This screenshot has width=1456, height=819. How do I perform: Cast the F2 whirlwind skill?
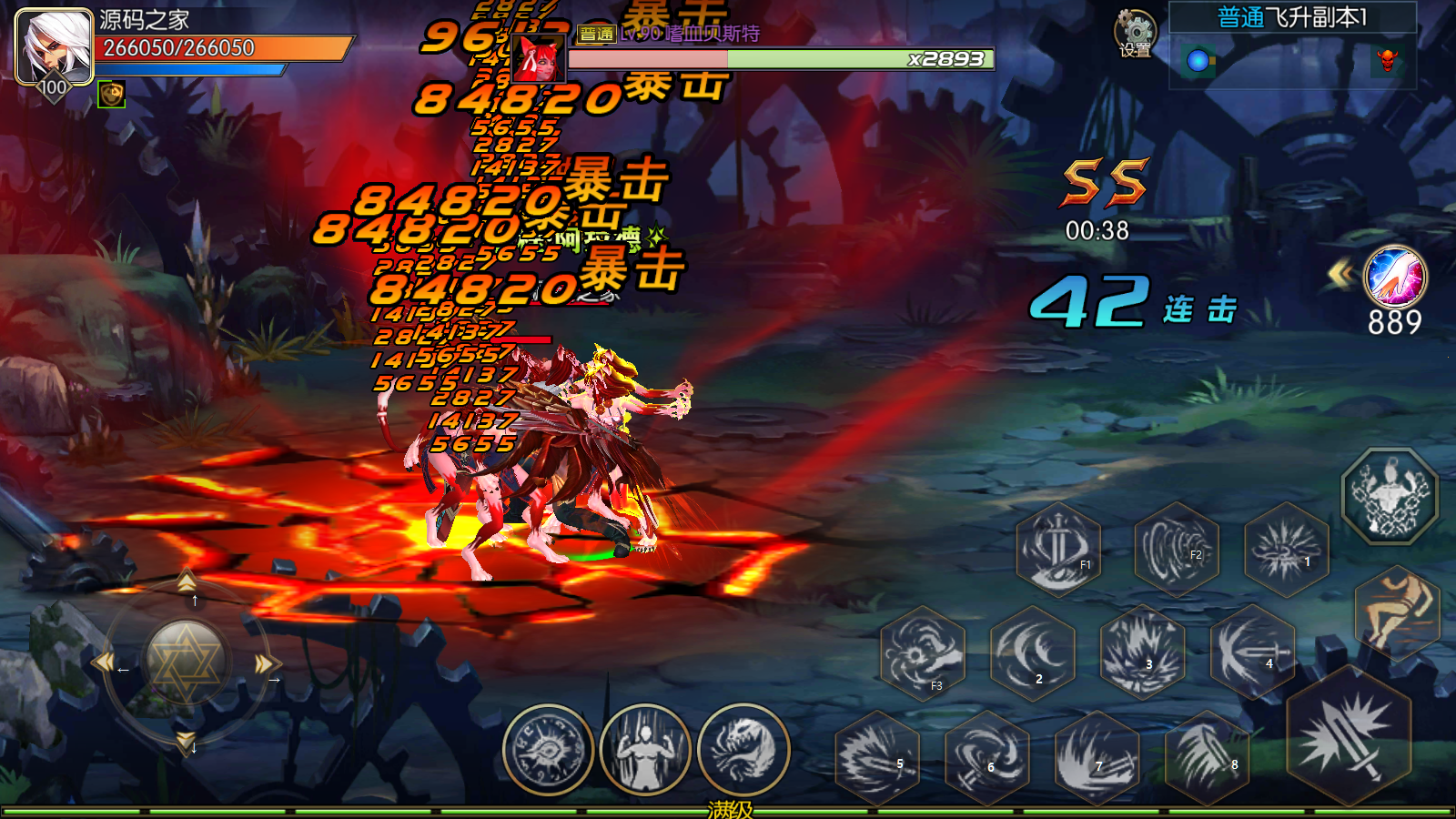(1177, 549)
